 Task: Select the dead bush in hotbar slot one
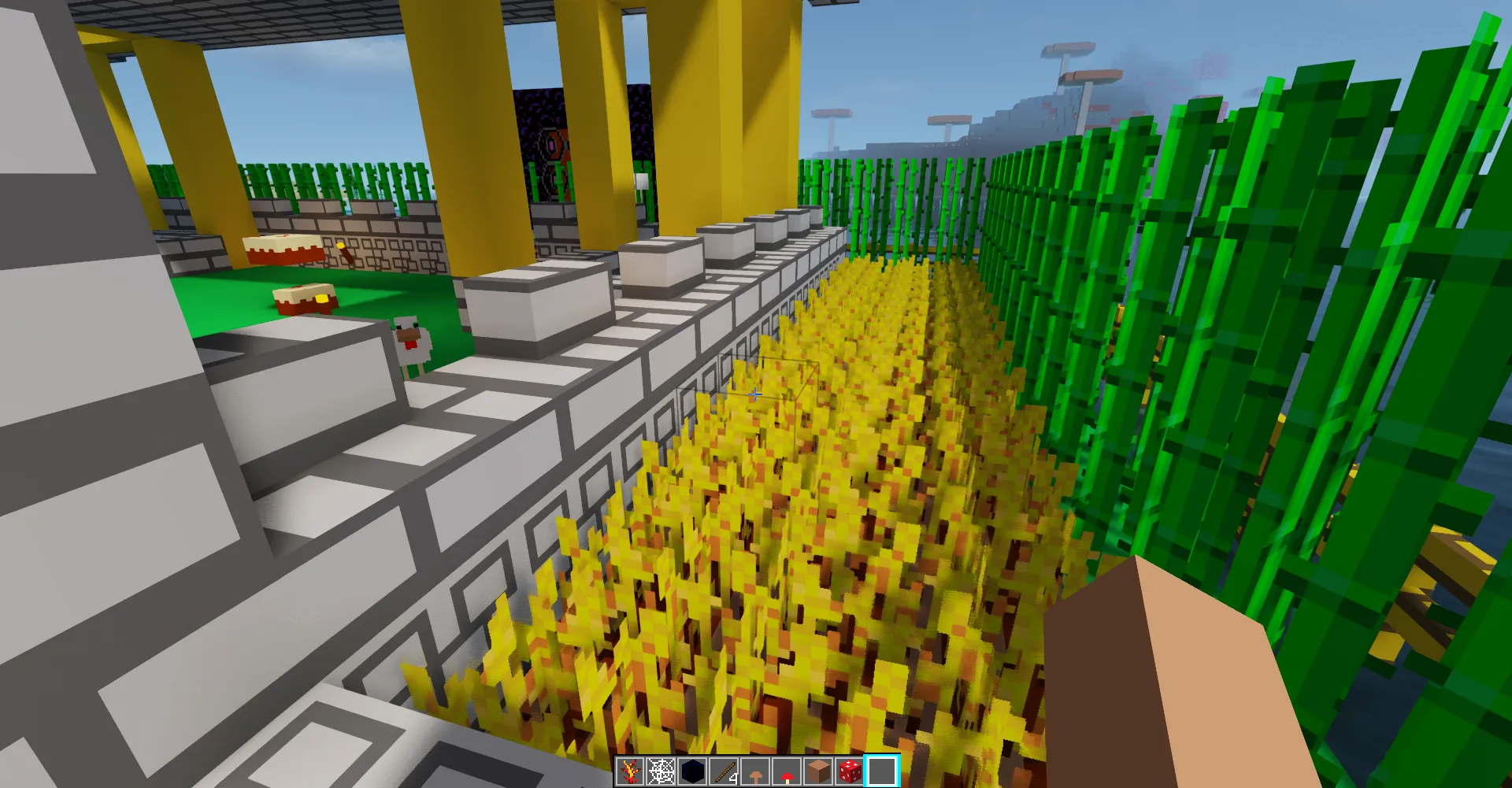point(629,771)
